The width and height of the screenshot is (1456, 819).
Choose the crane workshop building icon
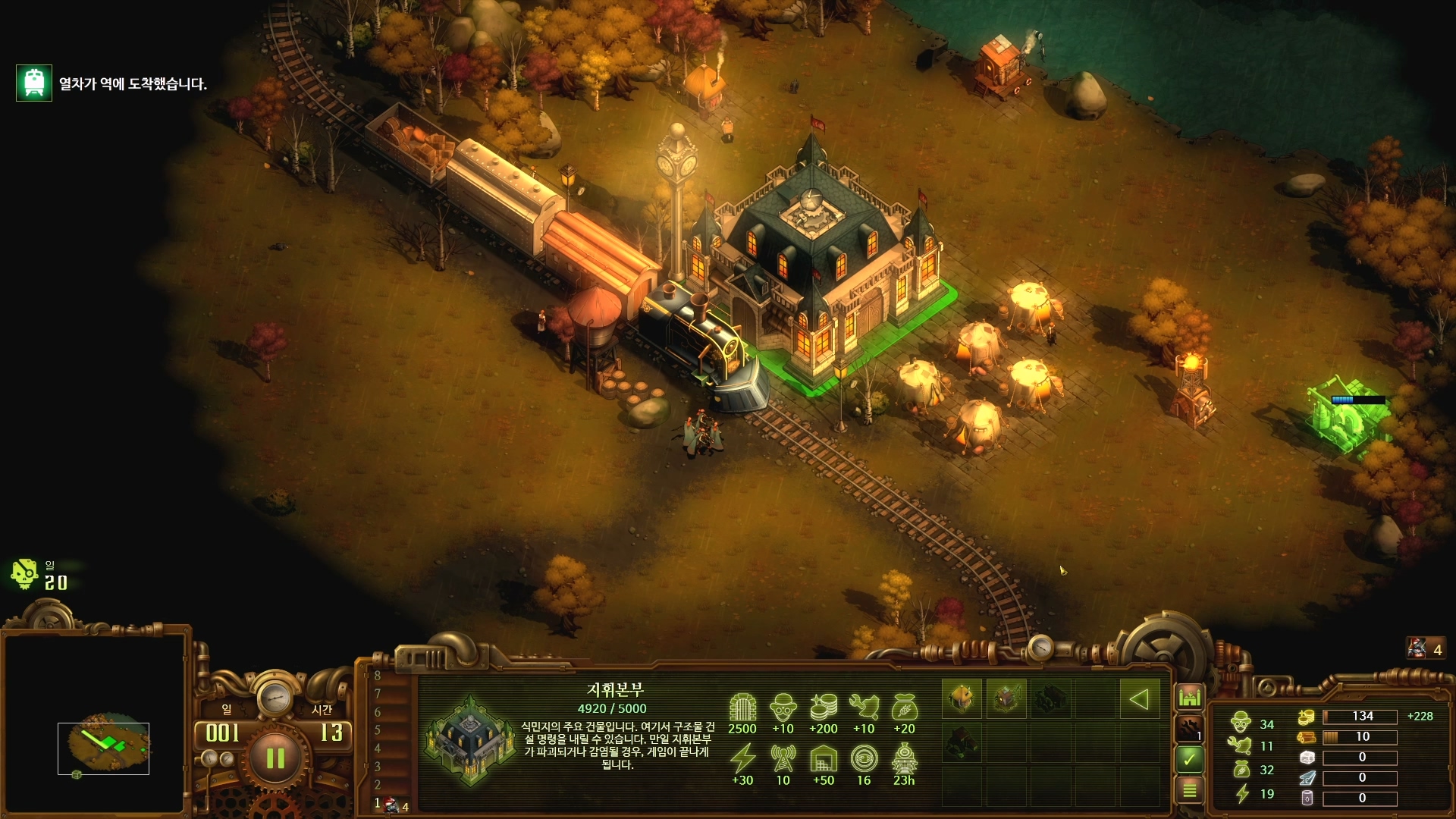(1006, 698)
